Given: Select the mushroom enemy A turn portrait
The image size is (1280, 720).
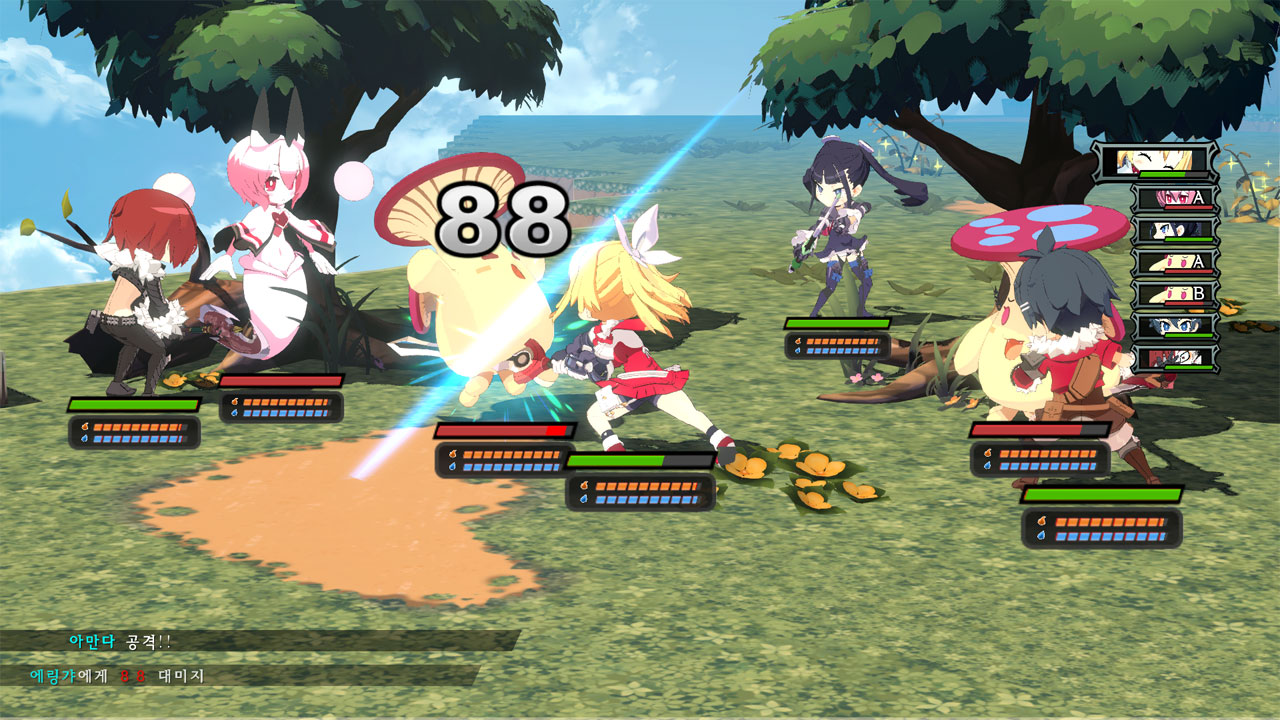Looking at the screenshot, I should click(x=1173, y=262).
